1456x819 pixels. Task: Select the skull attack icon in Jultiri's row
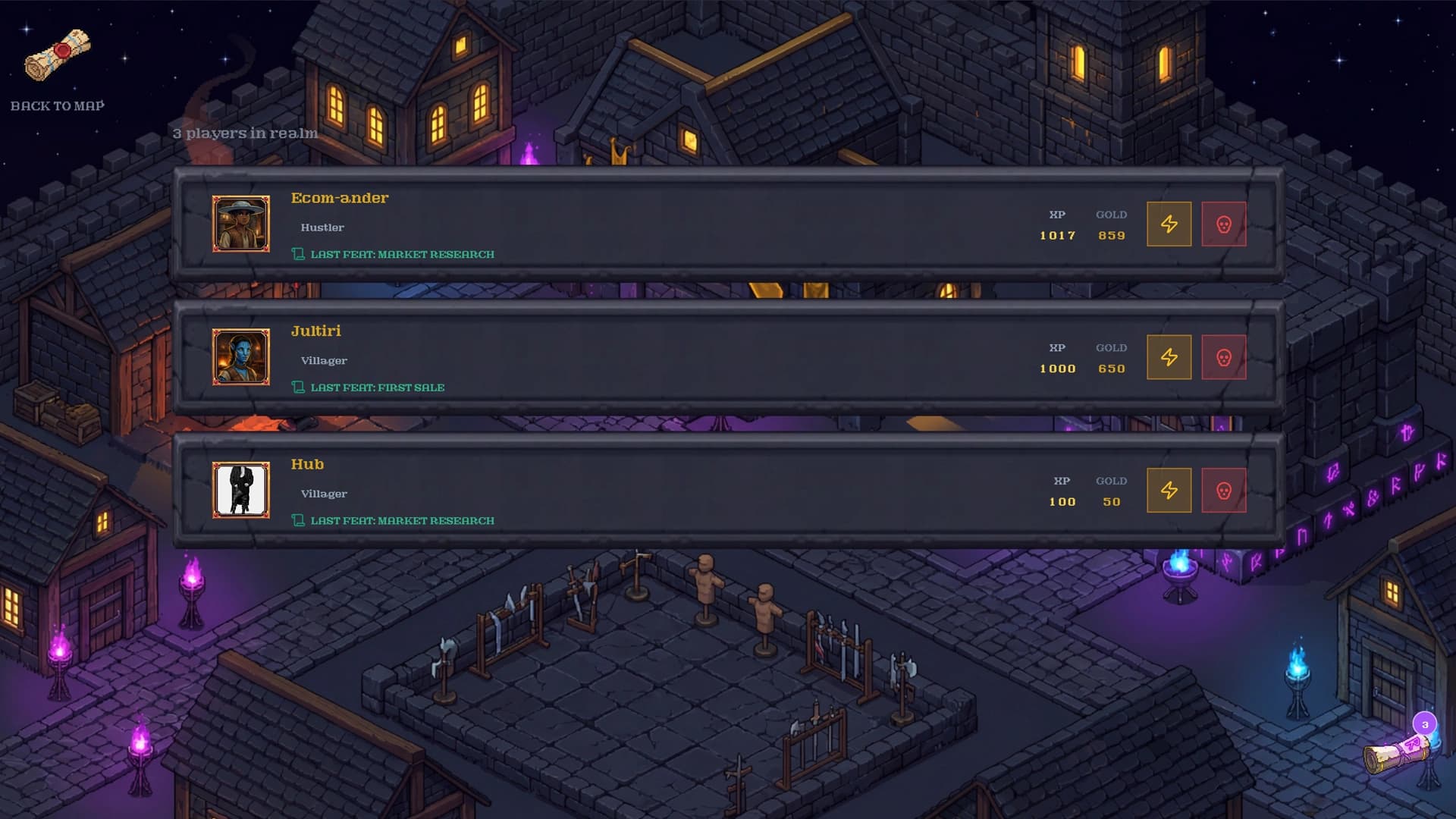coord(1224,356)
